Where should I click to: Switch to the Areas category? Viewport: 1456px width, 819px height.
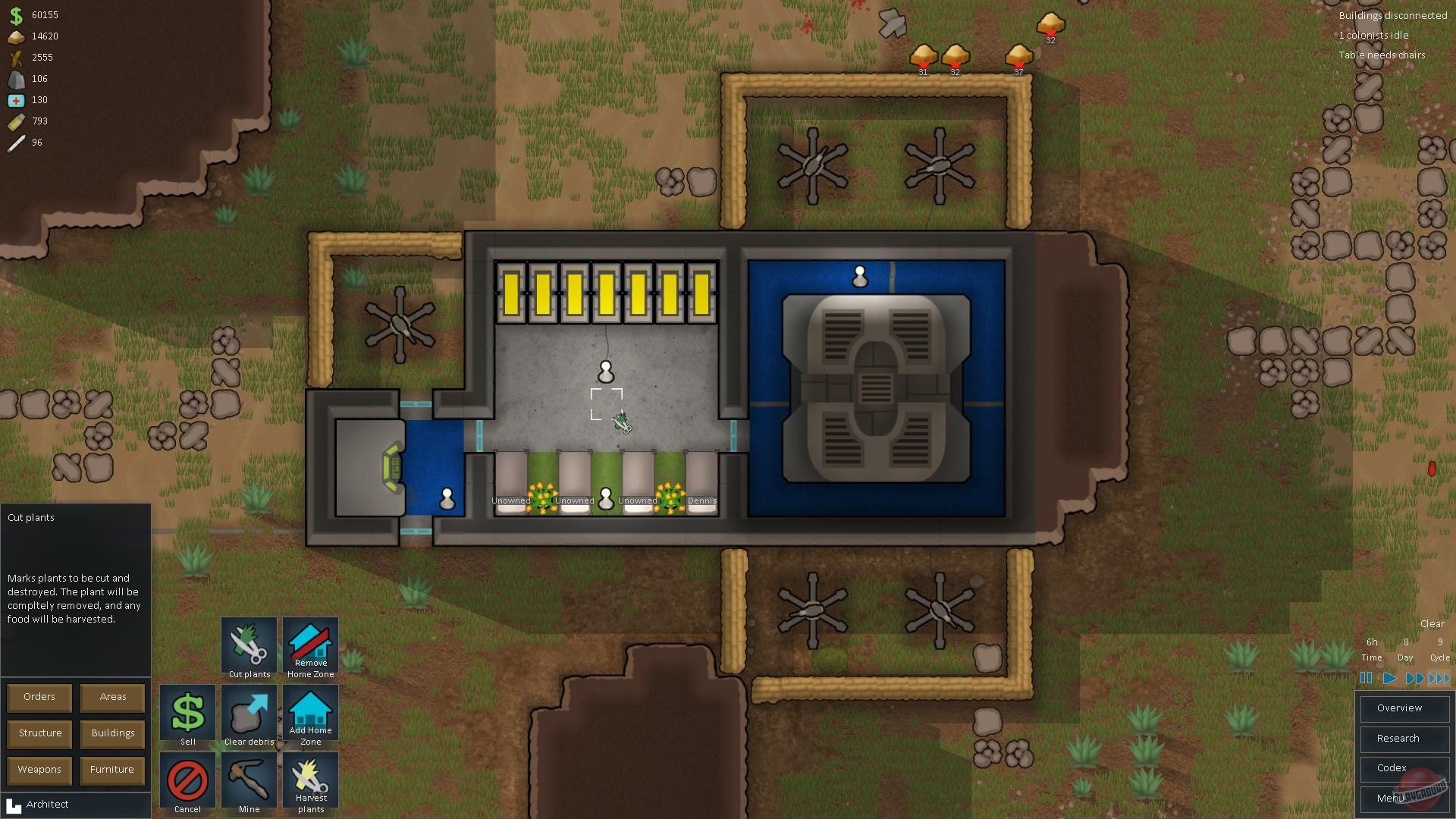111,697
